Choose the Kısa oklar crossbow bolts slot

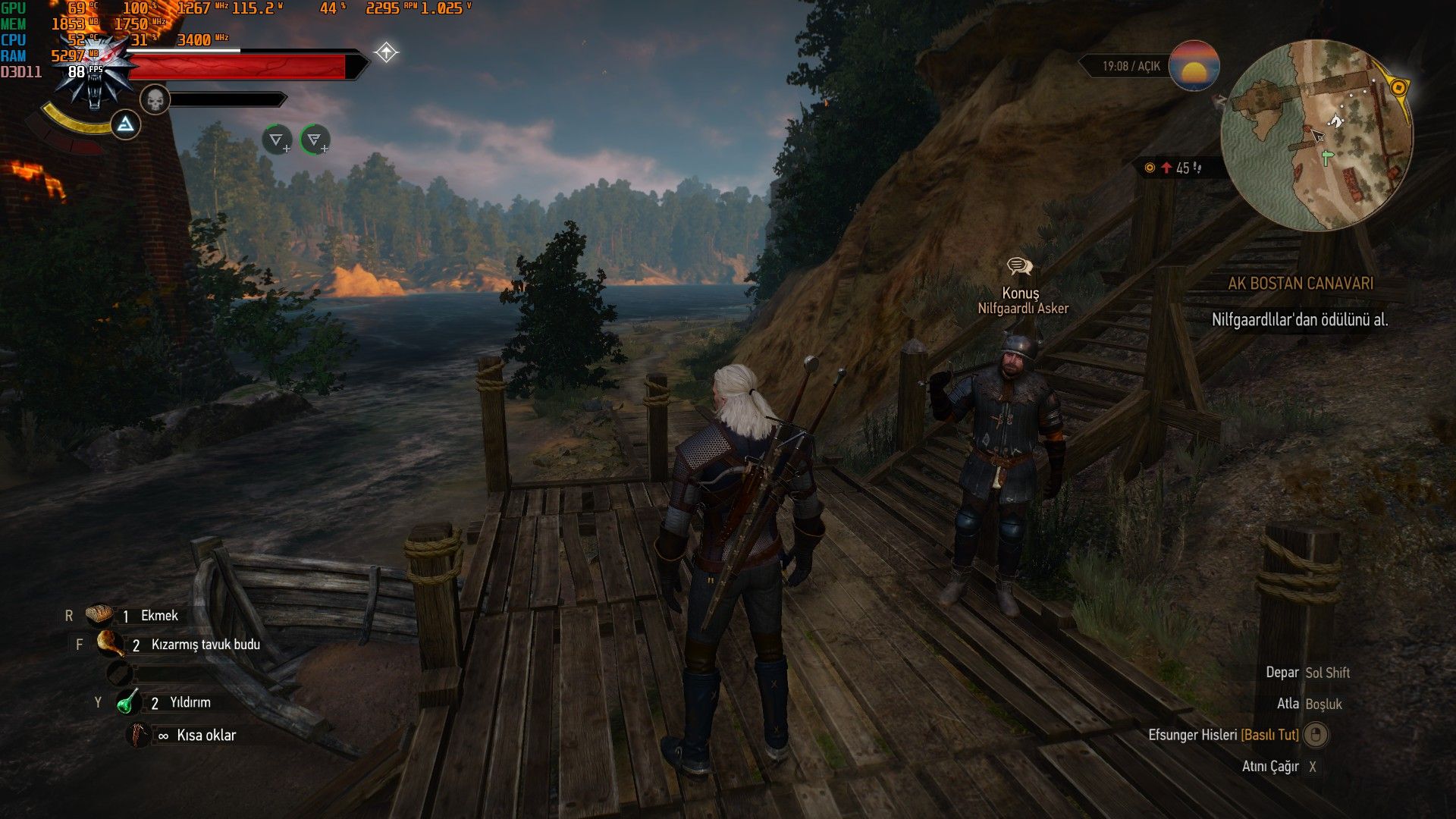pos(139,735)
